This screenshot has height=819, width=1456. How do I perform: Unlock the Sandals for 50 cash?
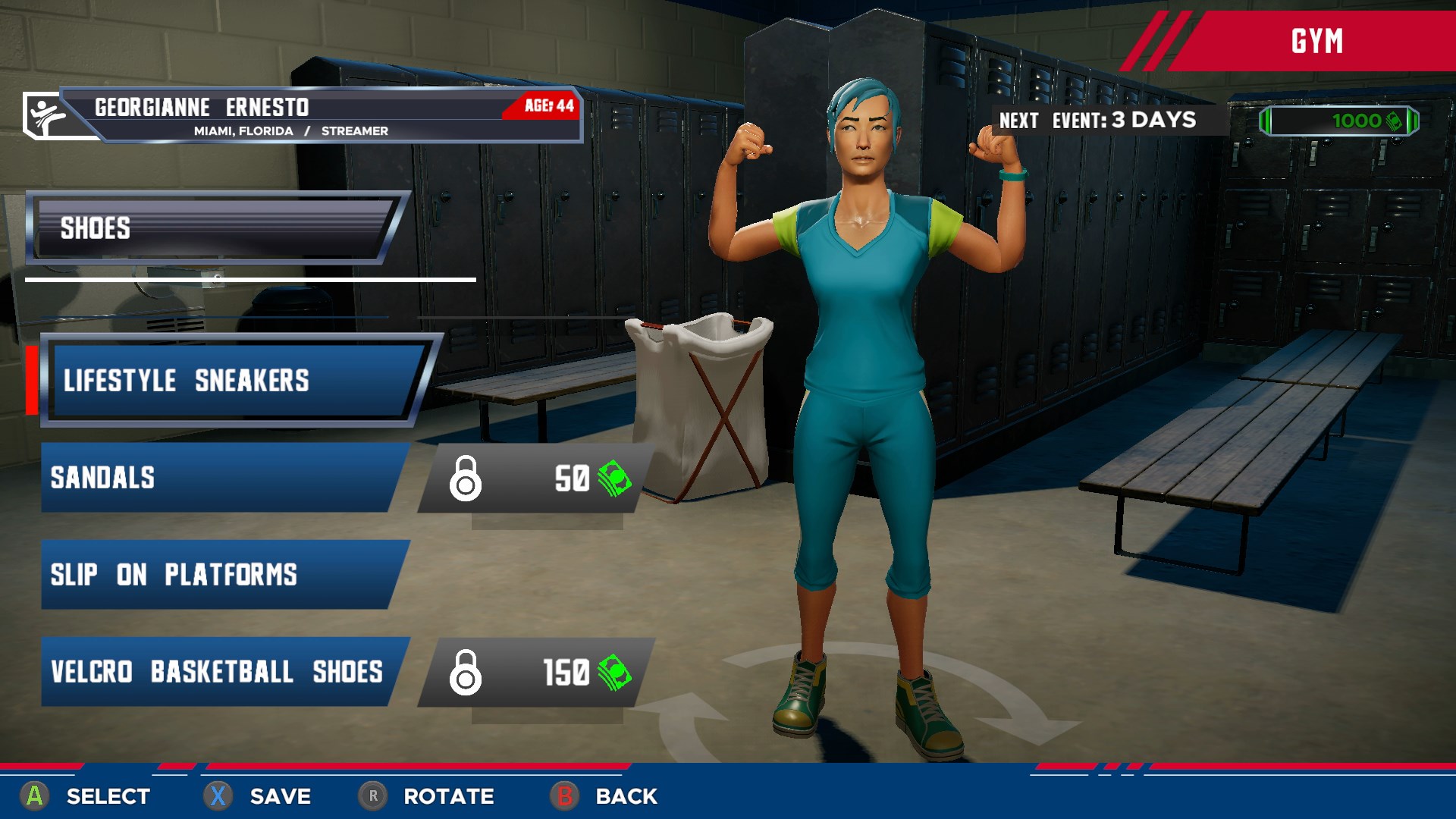click(535, 479)
